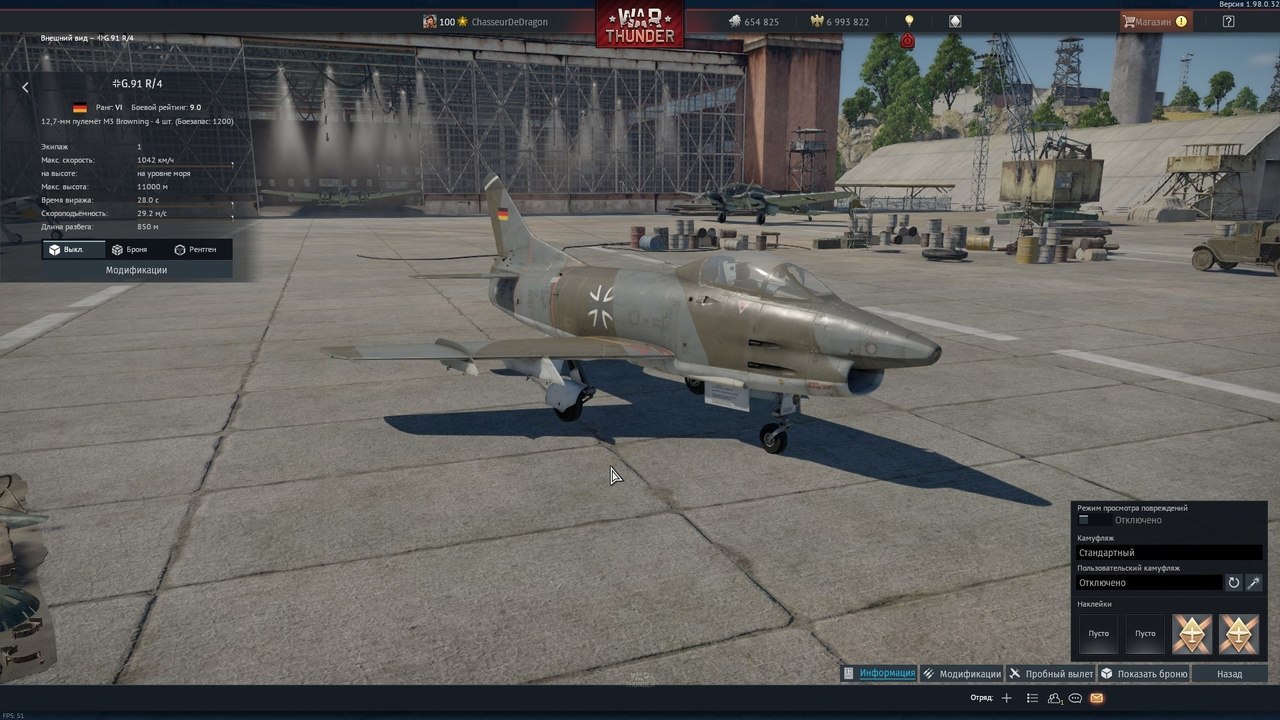Image resolution: width=1280 pixels, height=720 pixels.
Task: Open the Магазин shop
Action: (x=1155, y=21)
